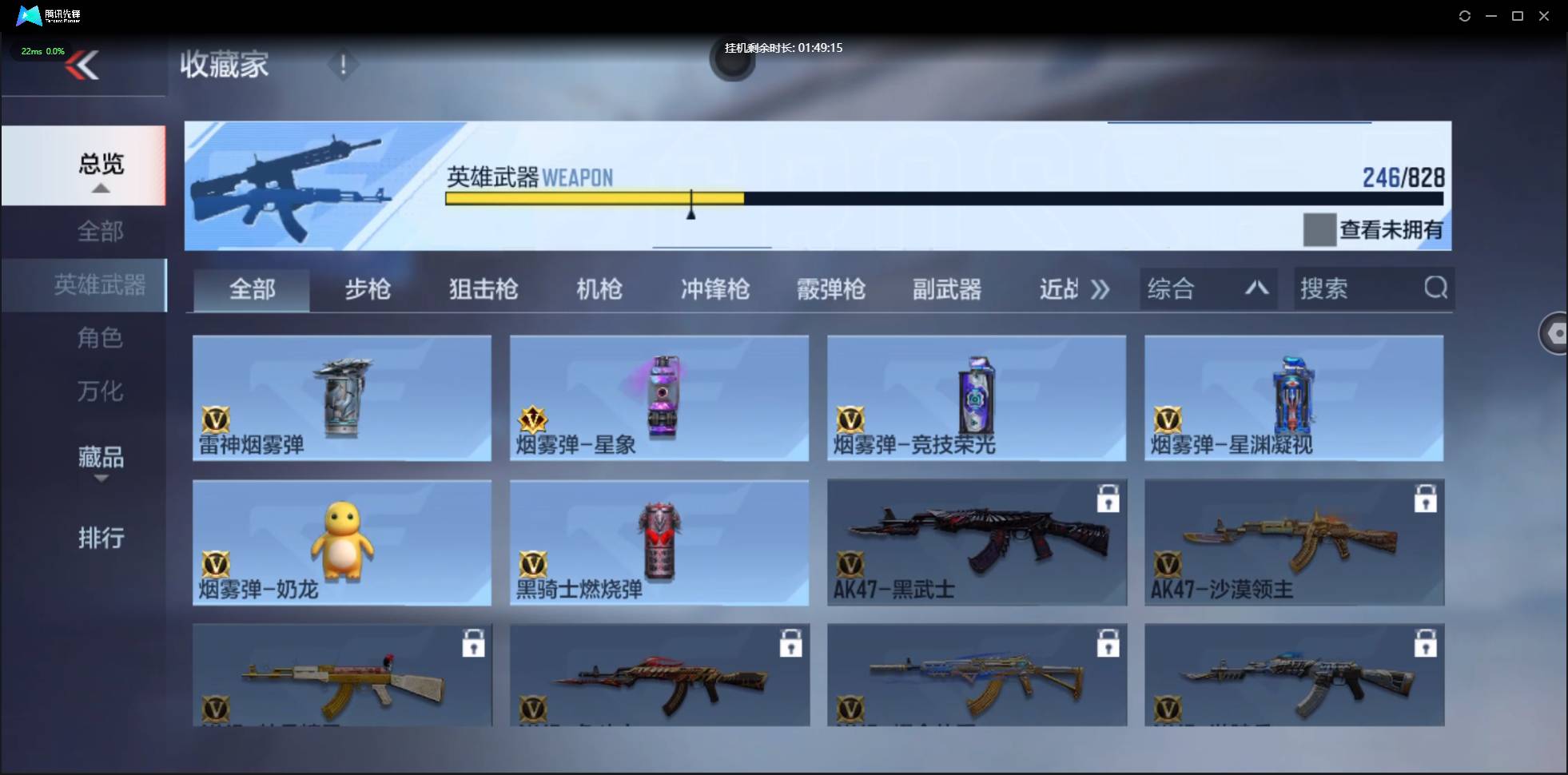This screenshot has height=775, width=1568.
Task: Enable the 查看未拥有 checkbox
Action: (x=1320, y=230)
